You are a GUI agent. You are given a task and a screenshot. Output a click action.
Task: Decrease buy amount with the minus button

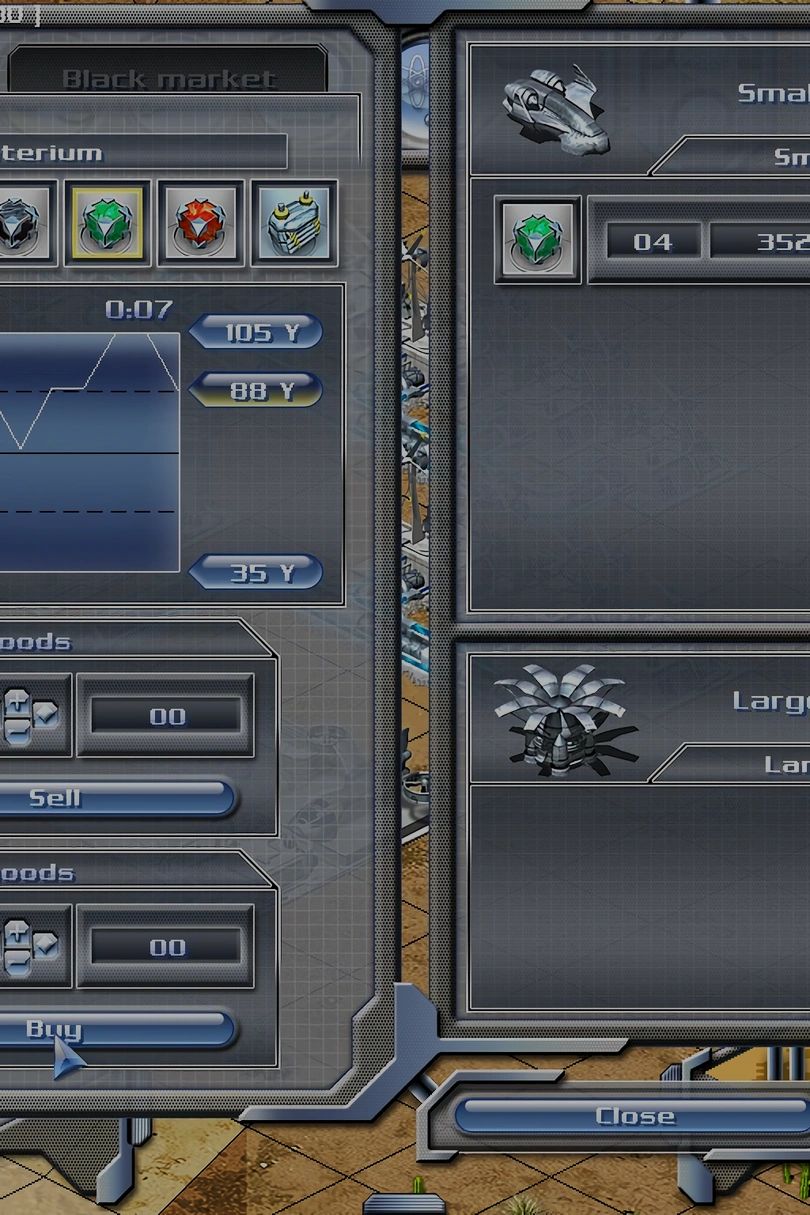(17, 961)
